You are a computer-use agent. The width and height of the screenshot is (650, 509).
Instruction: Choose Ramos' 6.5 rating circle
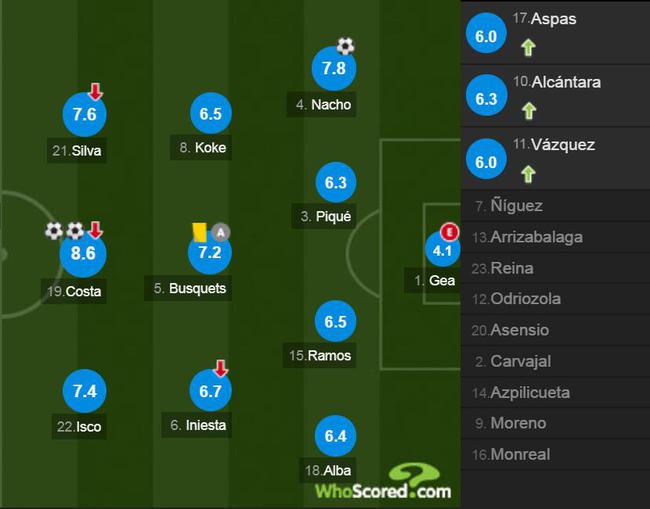tap(335, 321)
